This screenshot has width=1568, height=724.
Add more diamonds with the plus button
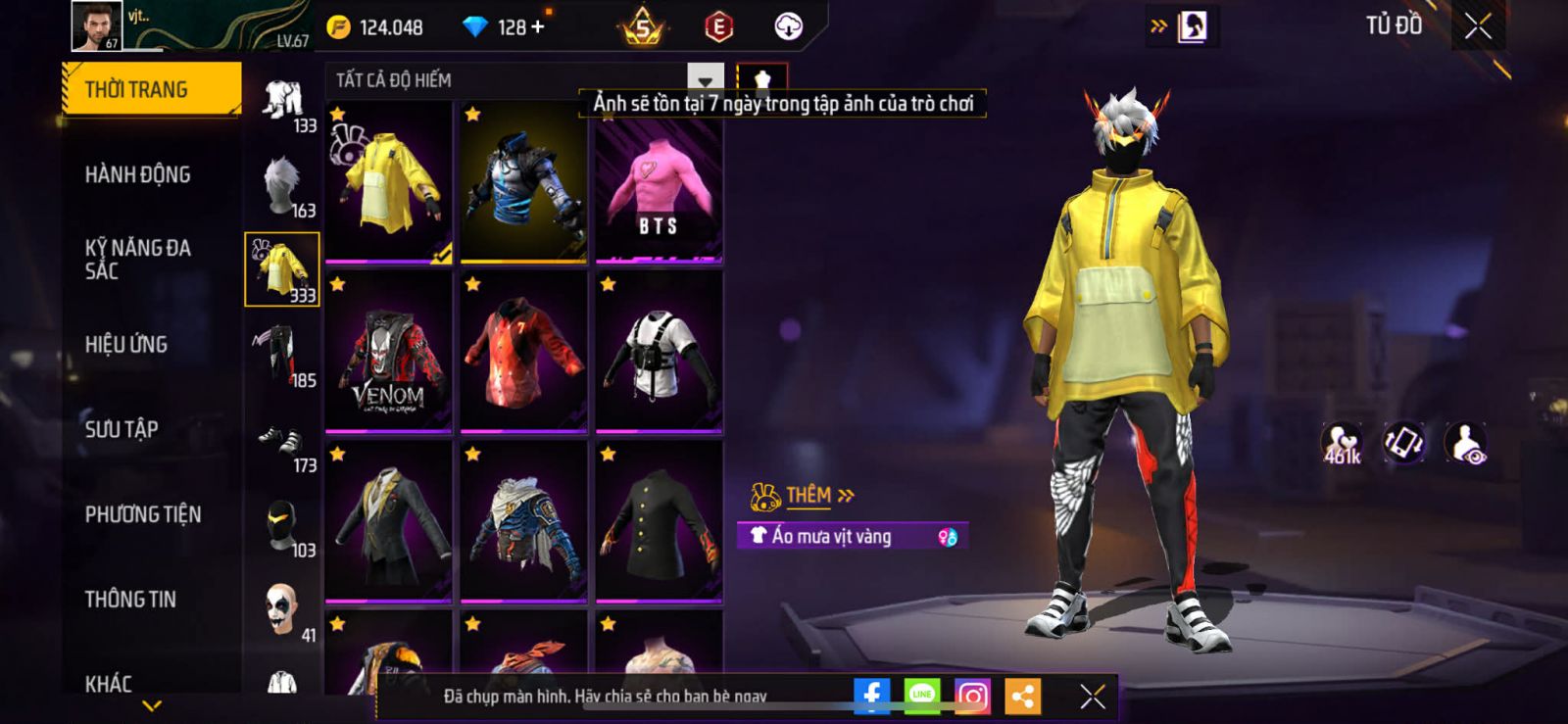[x=537, y=27]
